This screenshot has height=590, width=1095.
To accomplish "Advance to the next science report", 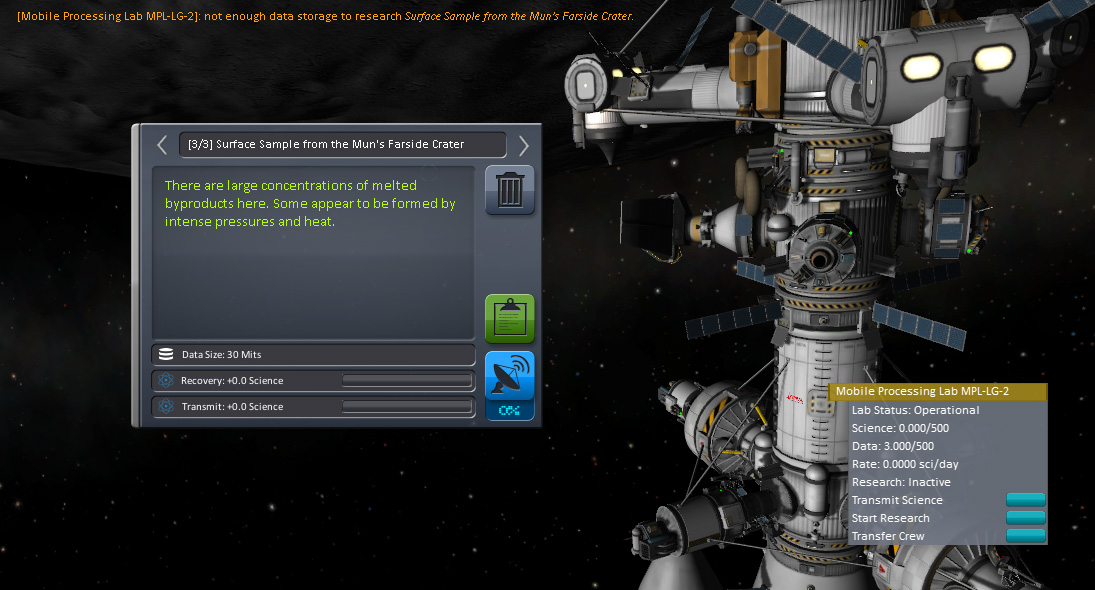I will (x=523, y=145).
